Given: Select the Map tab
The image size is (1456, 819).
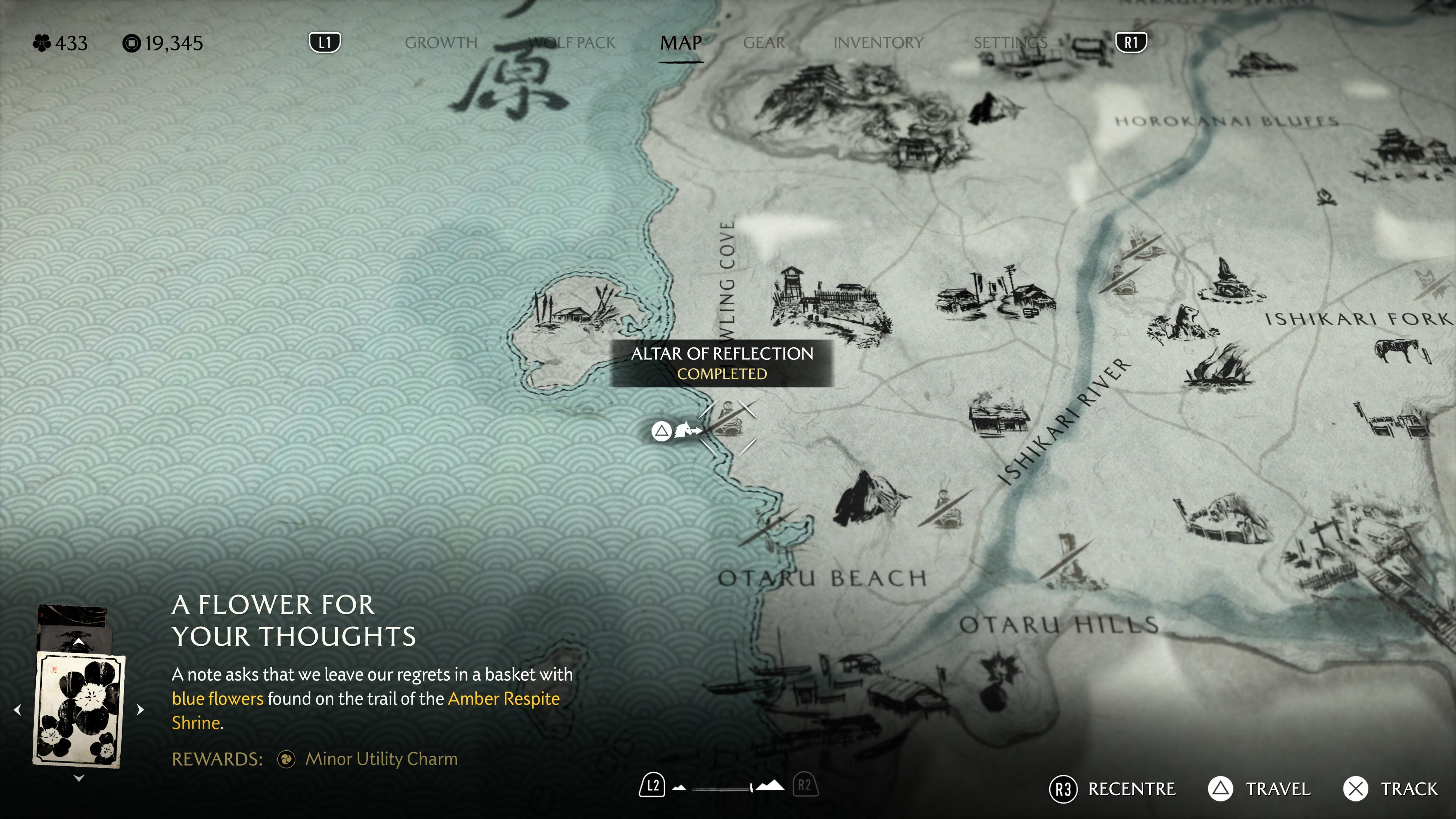Looking at the screenshot, I should click(681, 43).
